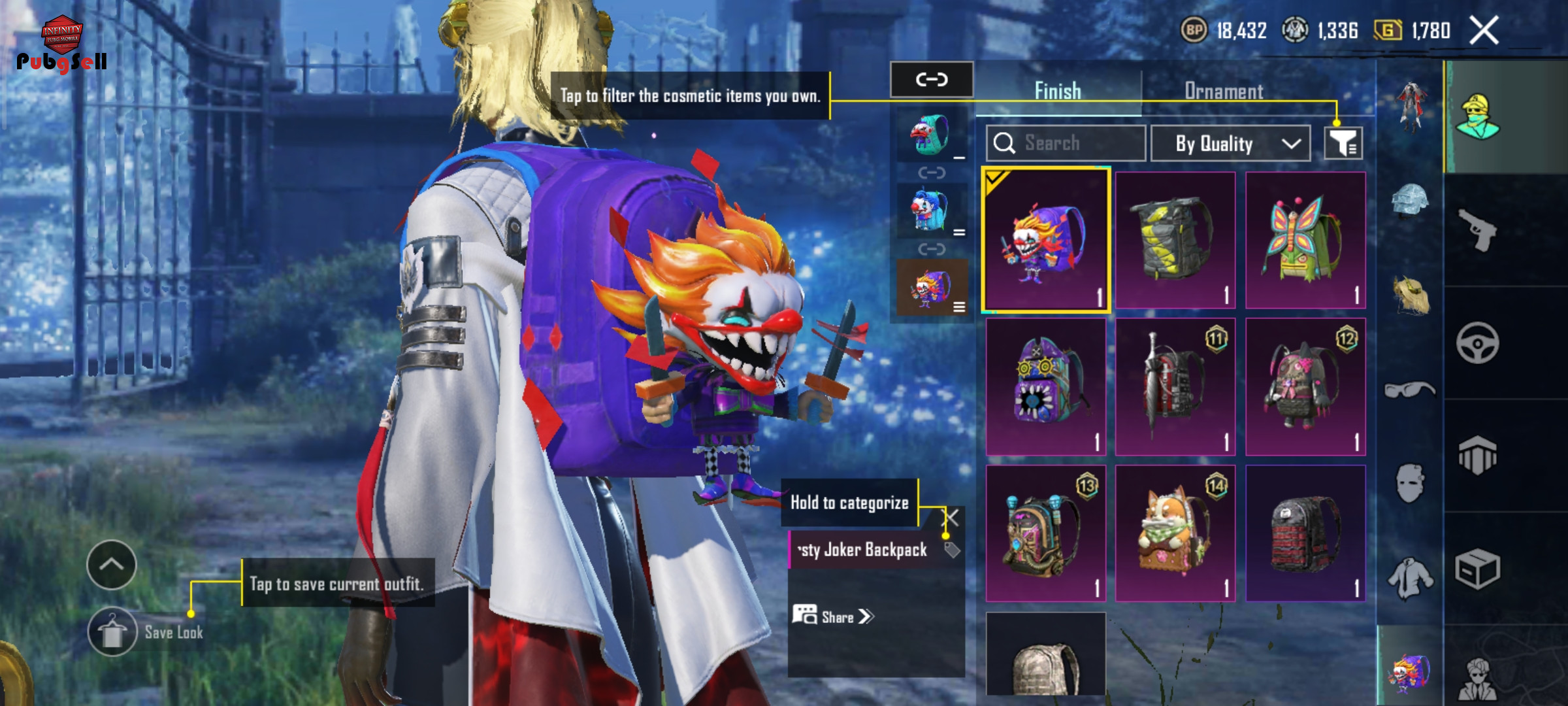Open the By Quality sort dropdown
The width and height of the screenshot is (1568, 706).
(x=1230, y=143)
